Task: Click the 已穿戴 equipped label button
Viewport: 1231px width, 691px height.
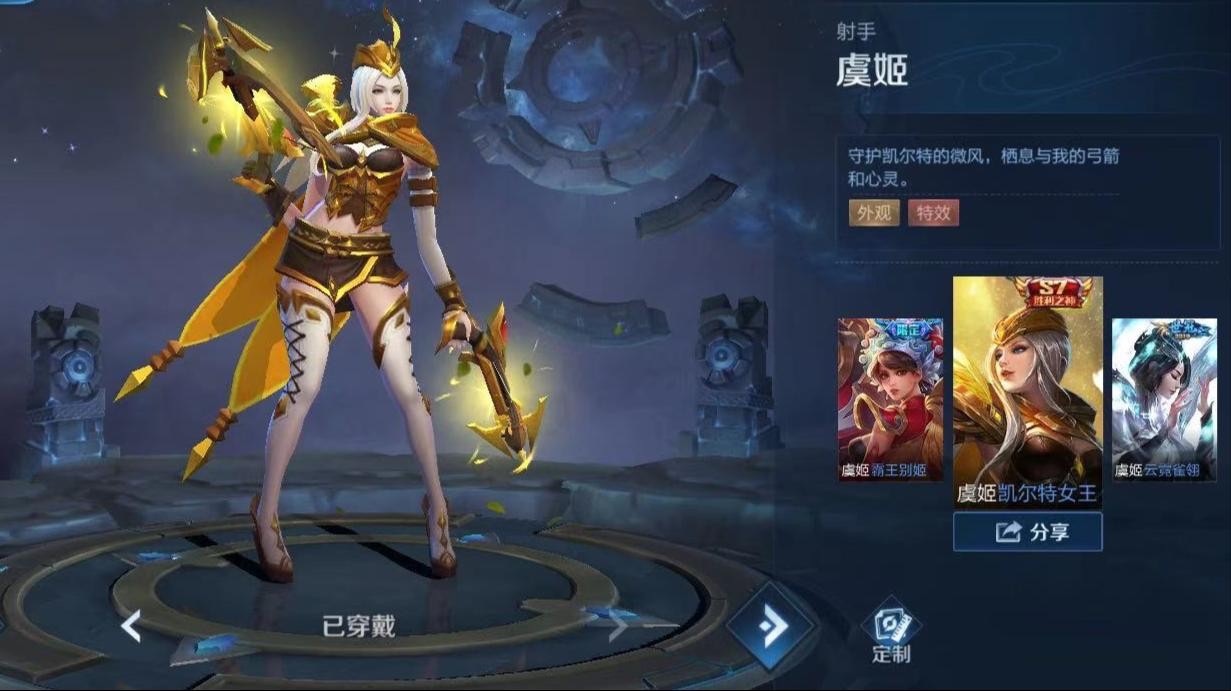Action: [x=358, y=627]
